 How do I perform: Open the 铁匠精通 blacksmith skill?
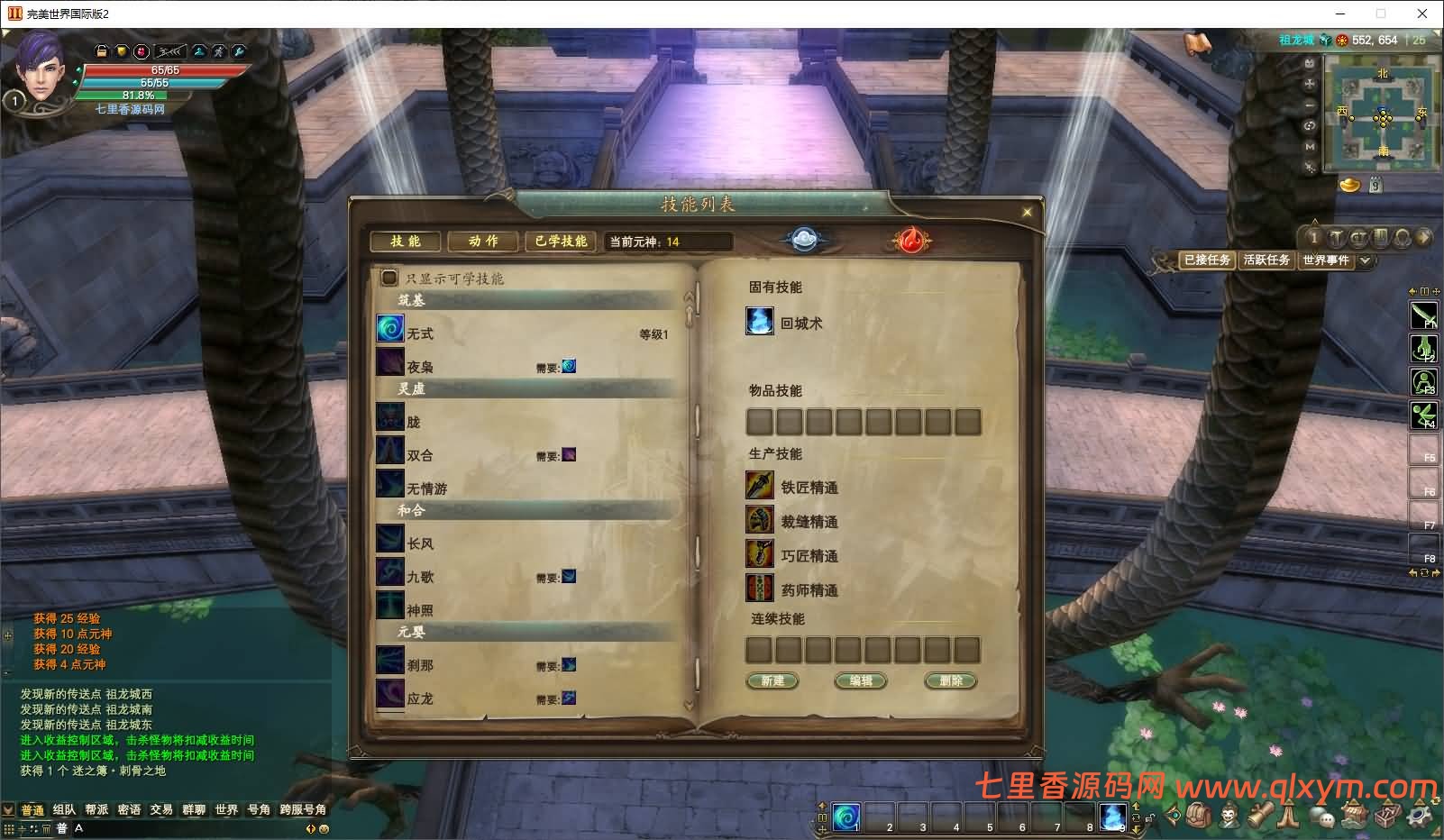760,485
